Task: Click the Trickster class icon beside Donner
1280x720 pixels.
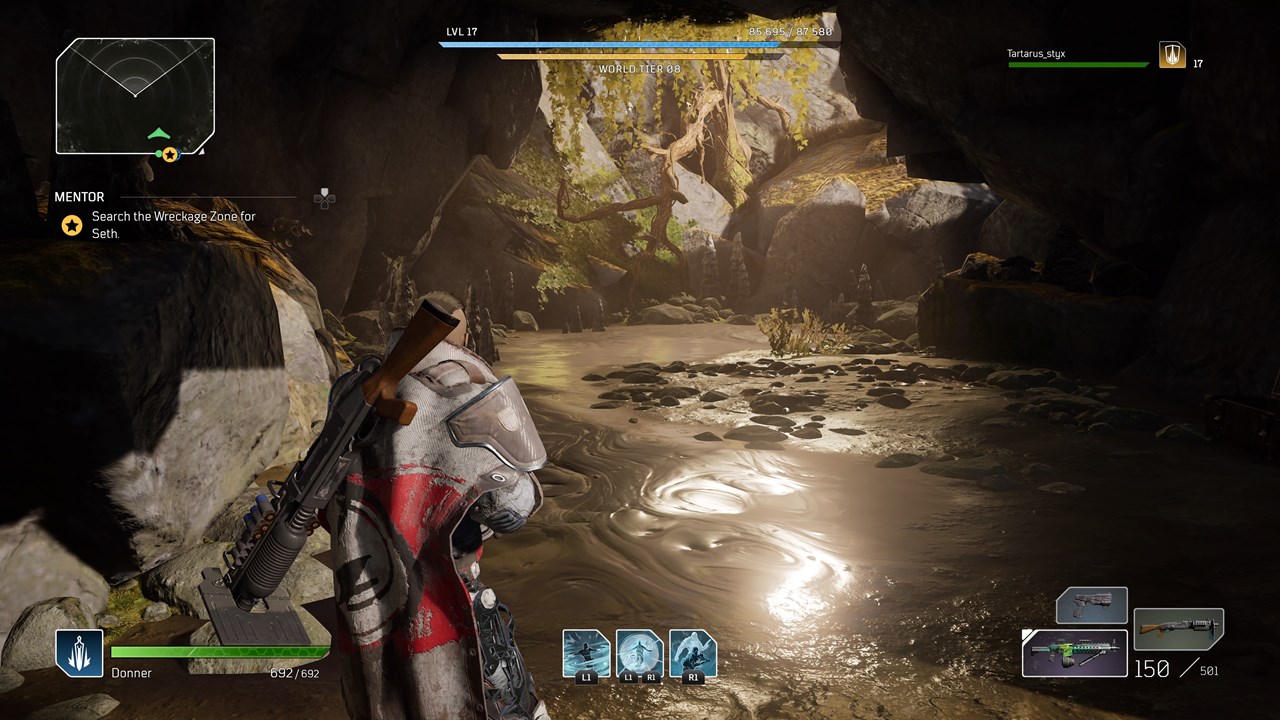Action: click(79, 653)
